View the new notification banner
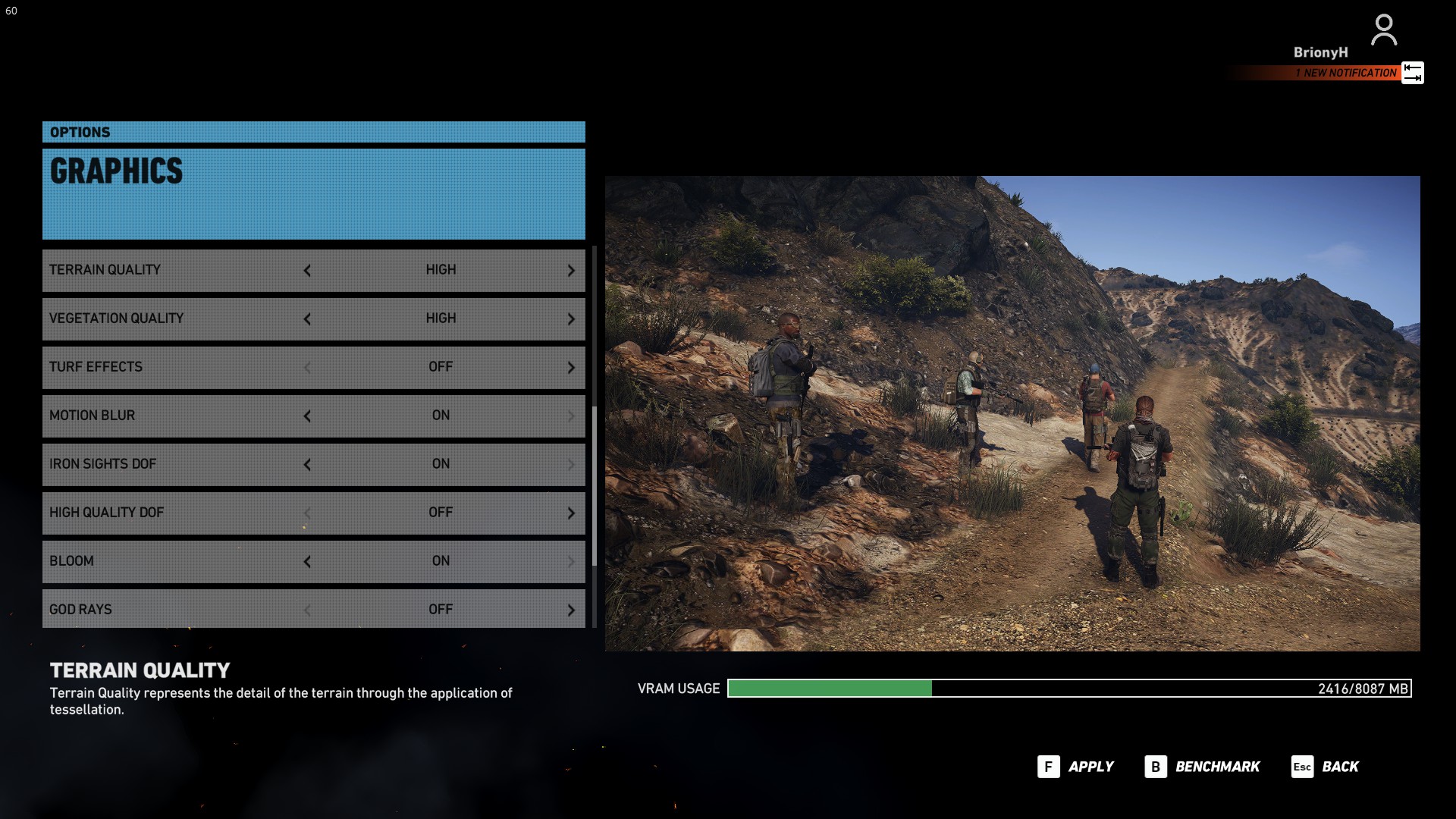1456x819 pixels. point(1345,73)
